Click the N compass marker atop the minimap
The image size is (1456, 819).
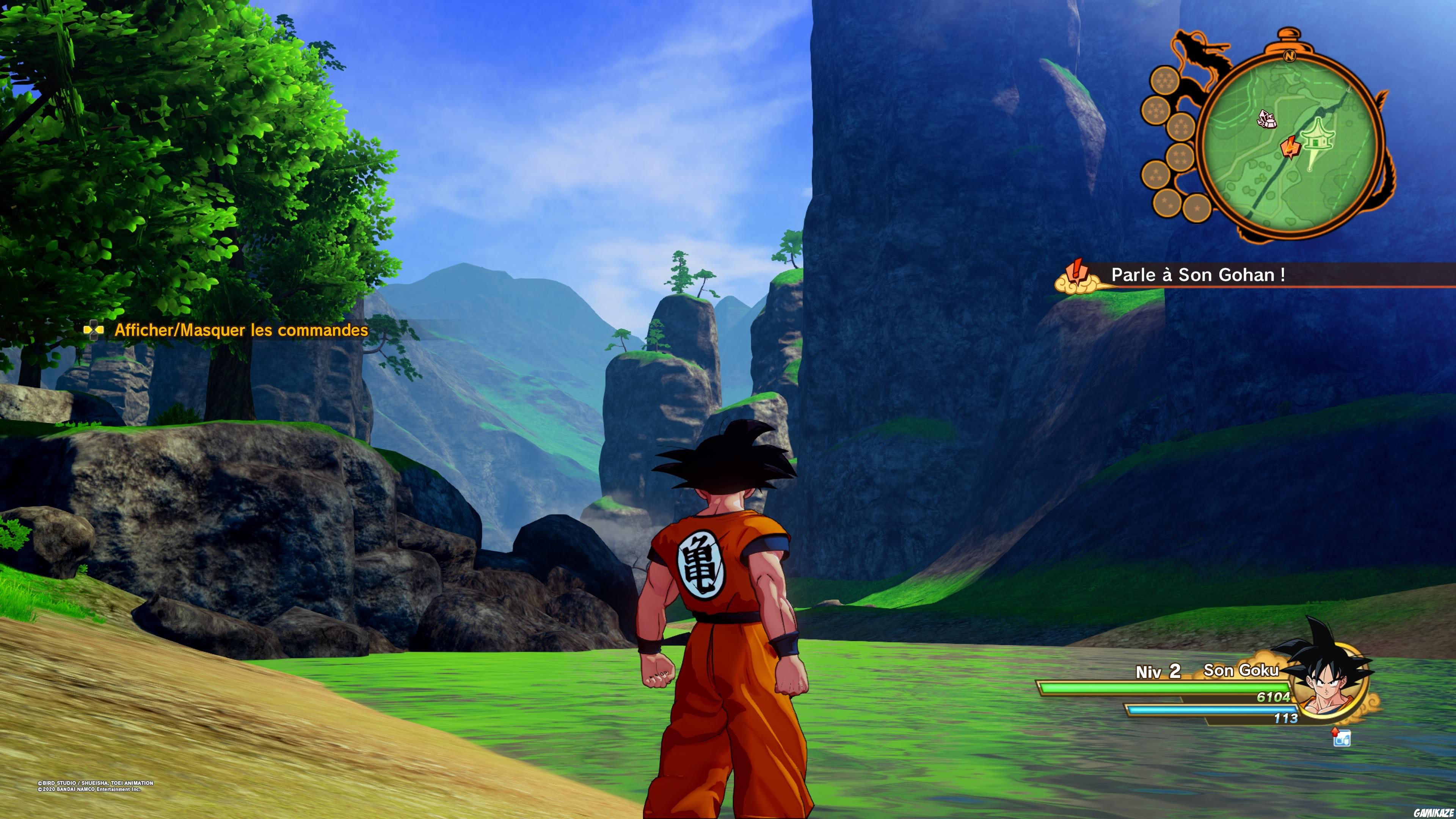[x=1290, y=56]
